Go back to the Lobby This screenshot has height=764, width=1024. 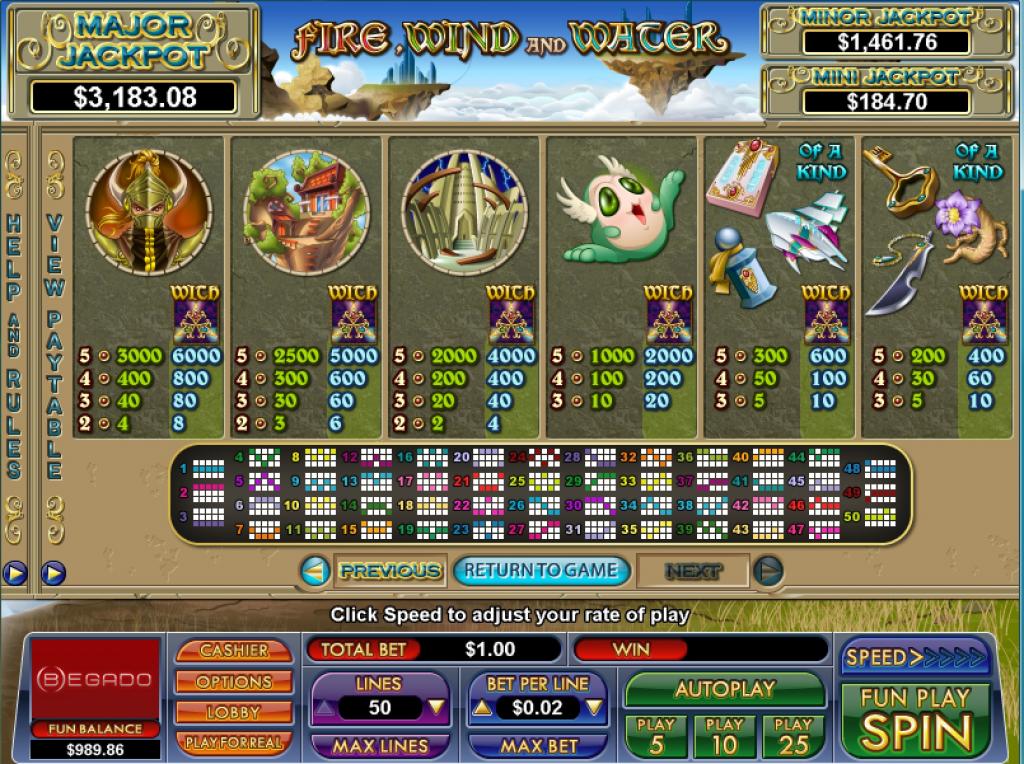click(x=234, y=712)
